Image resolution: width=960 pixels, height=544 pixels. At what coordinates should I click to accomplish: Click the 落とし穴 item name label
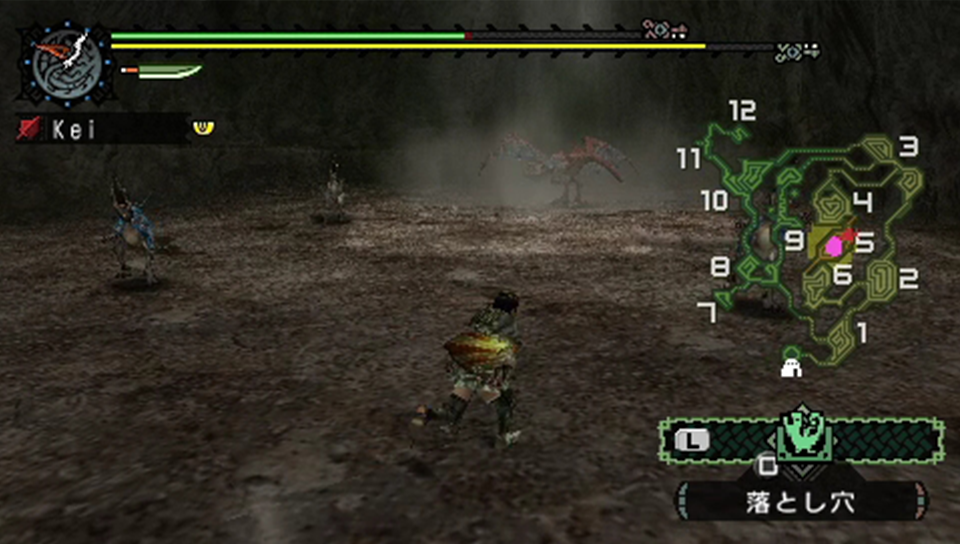(801, 500)
